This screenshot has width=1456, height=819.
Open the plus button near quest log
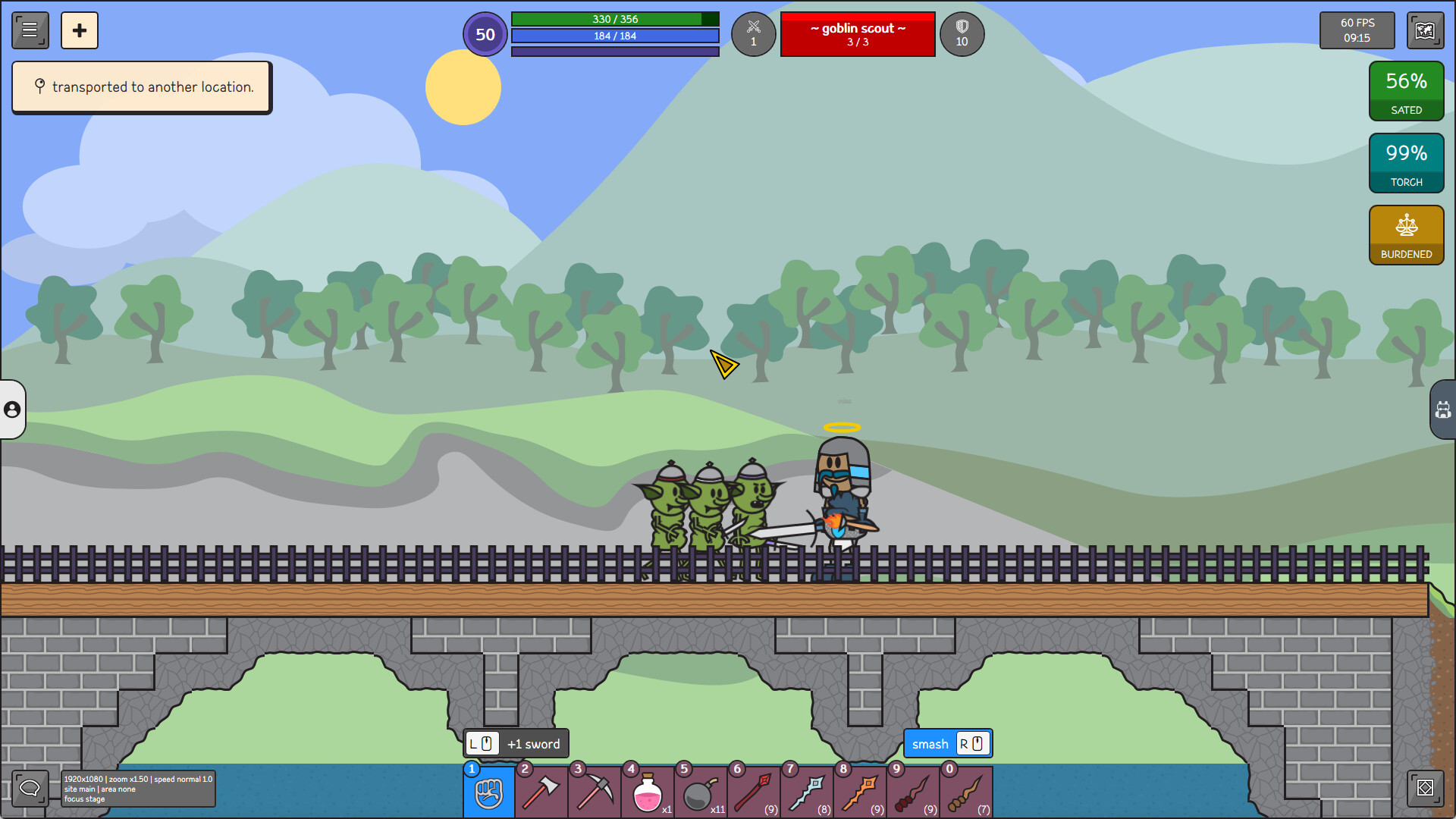click(80, 30)
